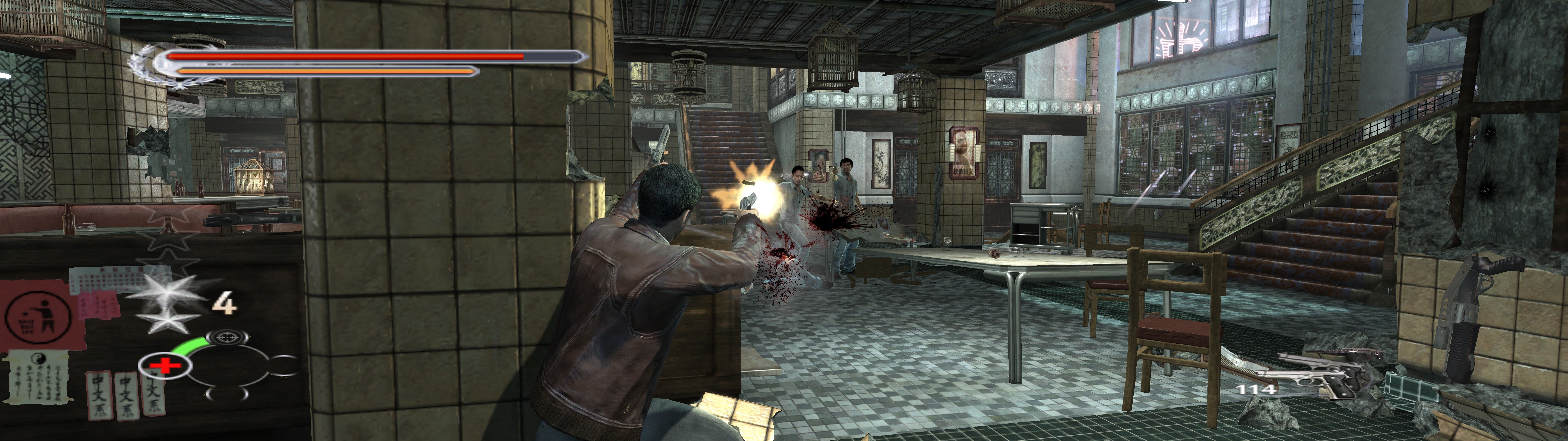Activate the crosshair precision aim ability
1568x441 pixels.
tap(227, 337)
